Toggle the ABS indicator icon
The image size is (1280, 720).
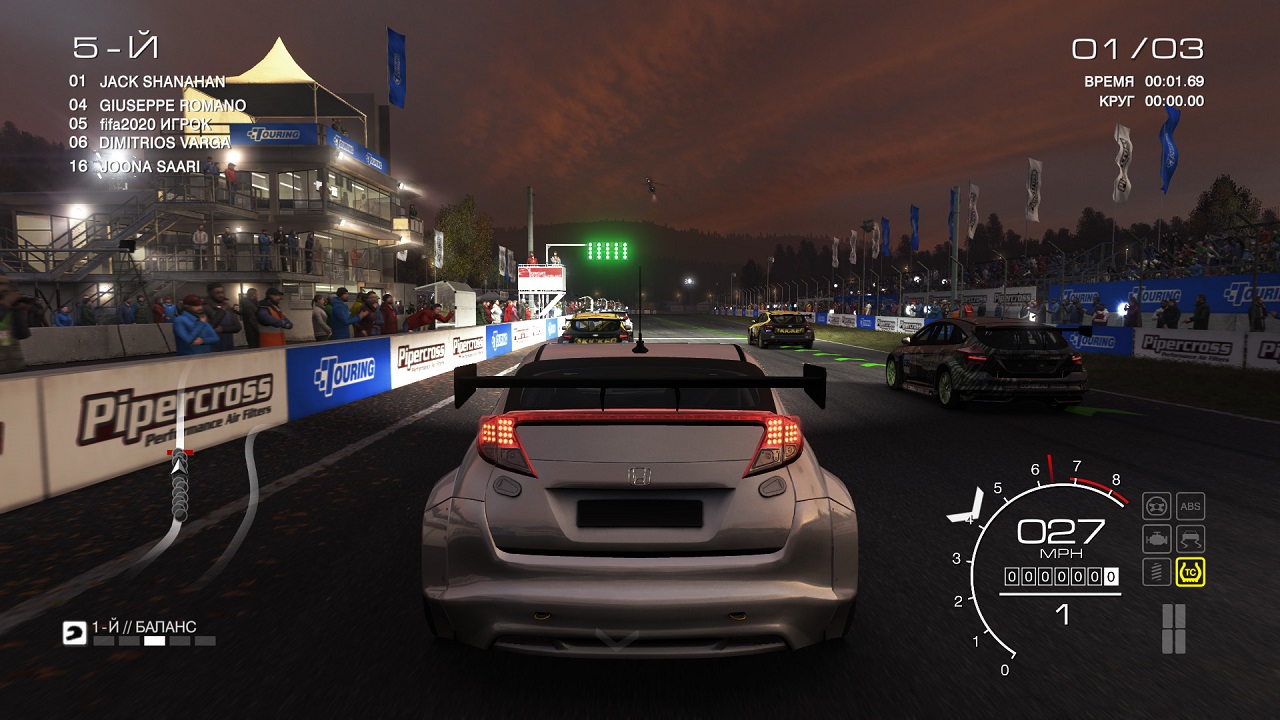point(1190,506)
